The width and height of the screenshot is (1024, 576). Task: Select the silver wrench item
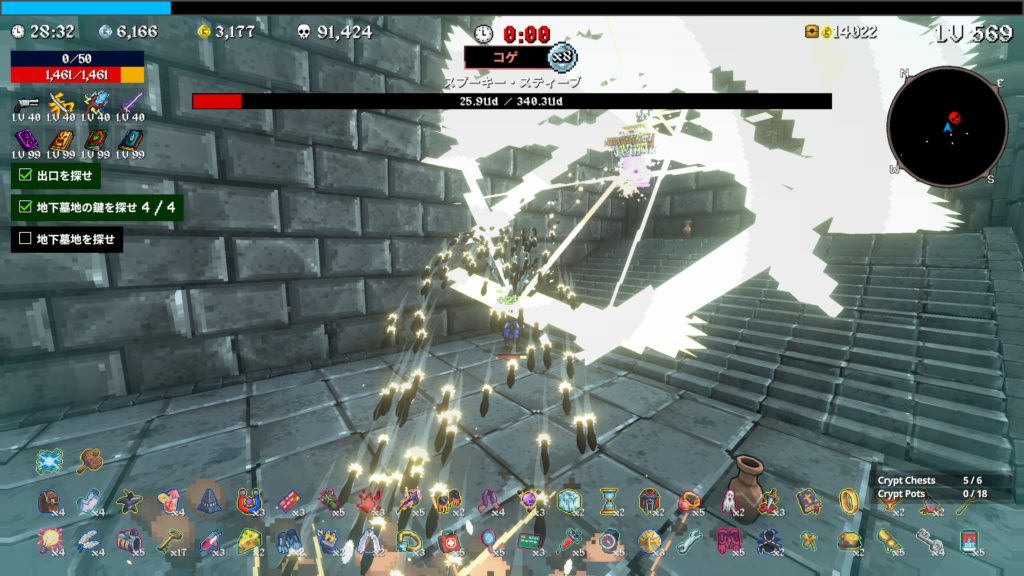(x=688, y=541)
